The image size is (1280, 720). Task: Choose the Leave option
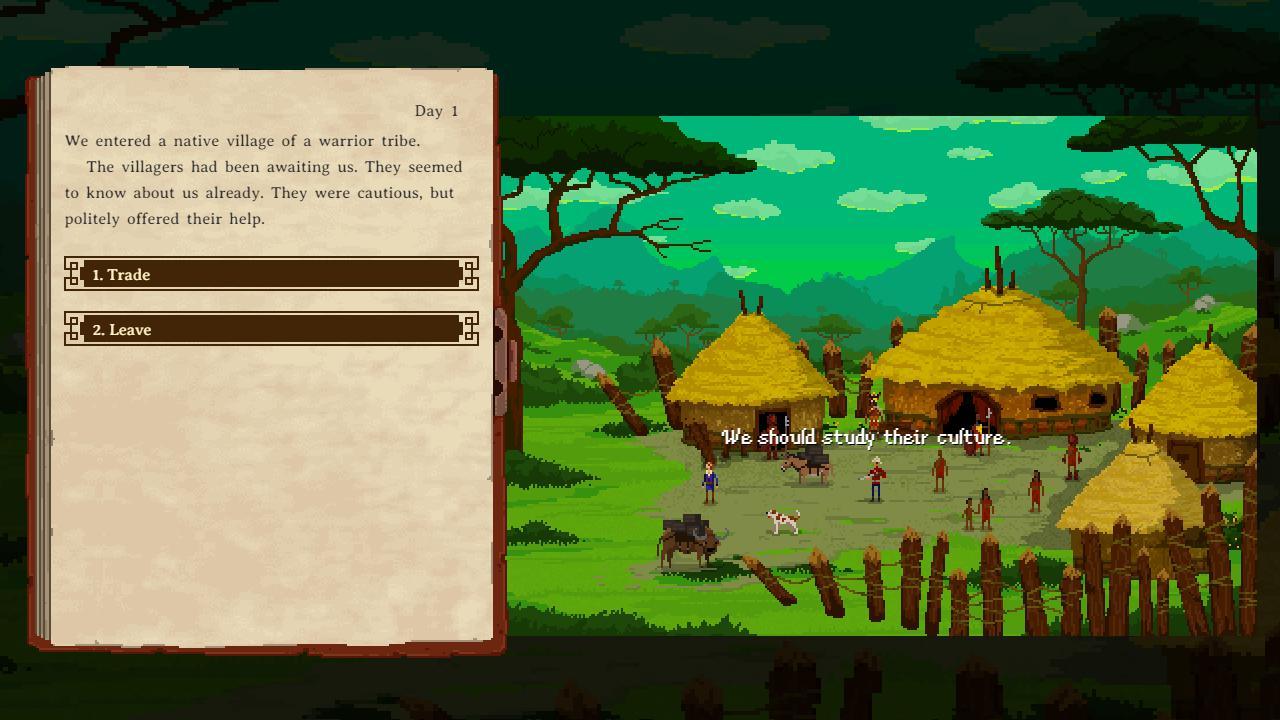270,329
